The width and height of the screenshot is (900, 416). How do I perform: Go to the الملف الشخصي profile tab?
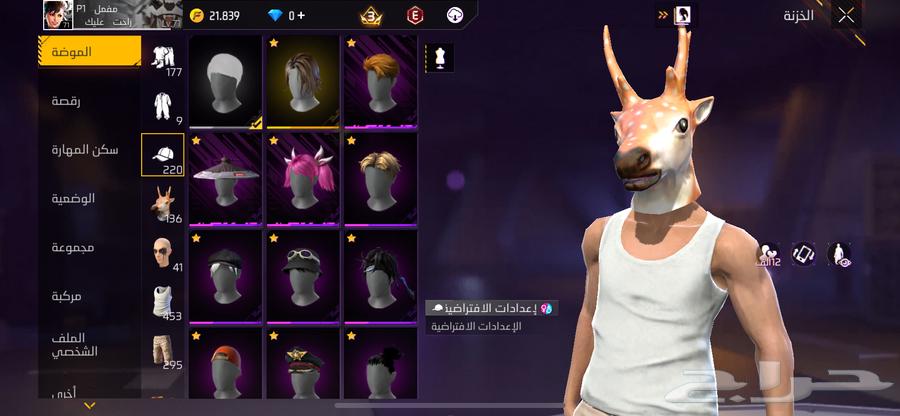pyautogui.click(x=90, y=345)
